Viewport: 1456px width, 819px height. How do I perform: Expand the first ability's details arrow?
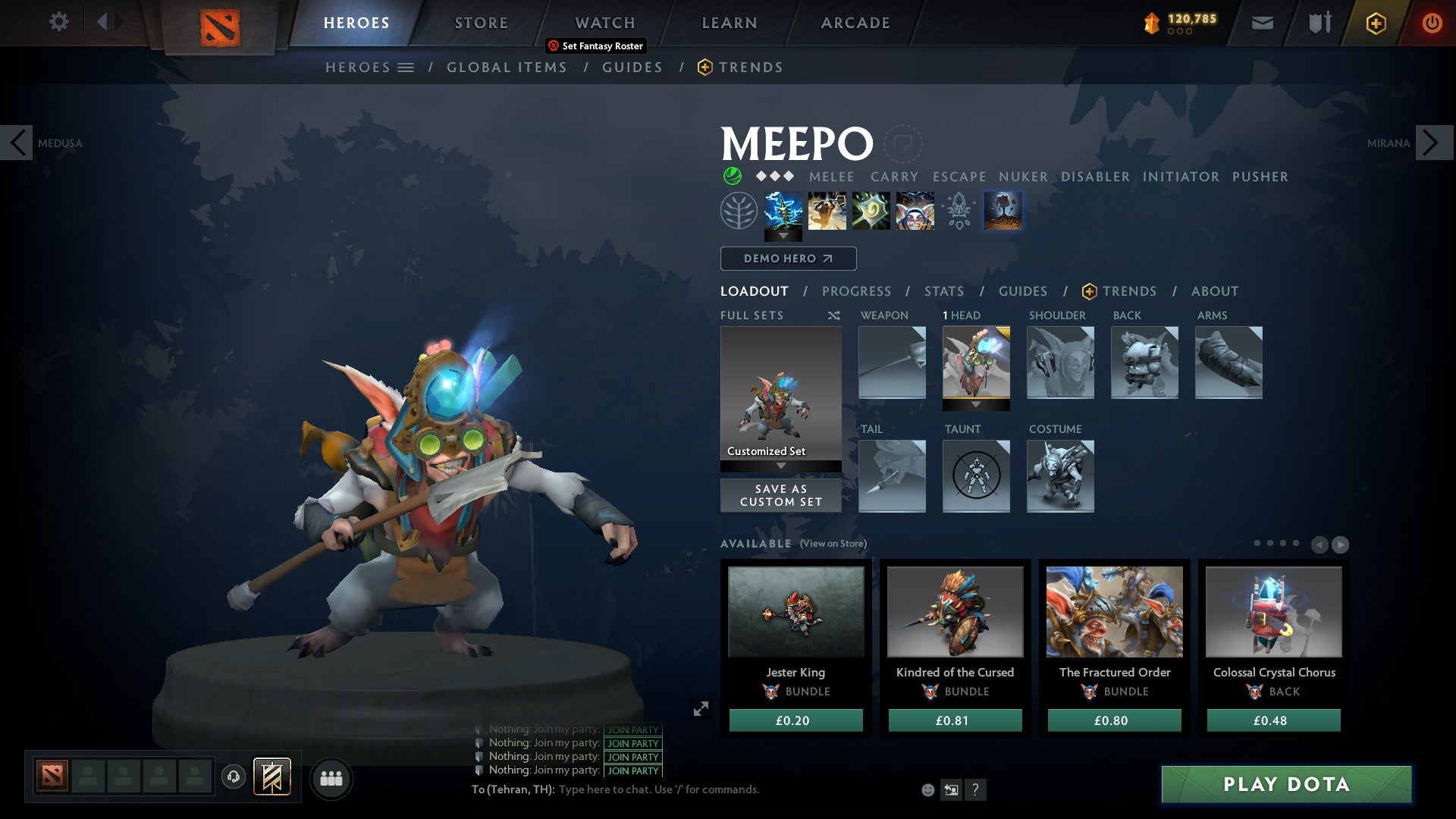coord(783,236)
